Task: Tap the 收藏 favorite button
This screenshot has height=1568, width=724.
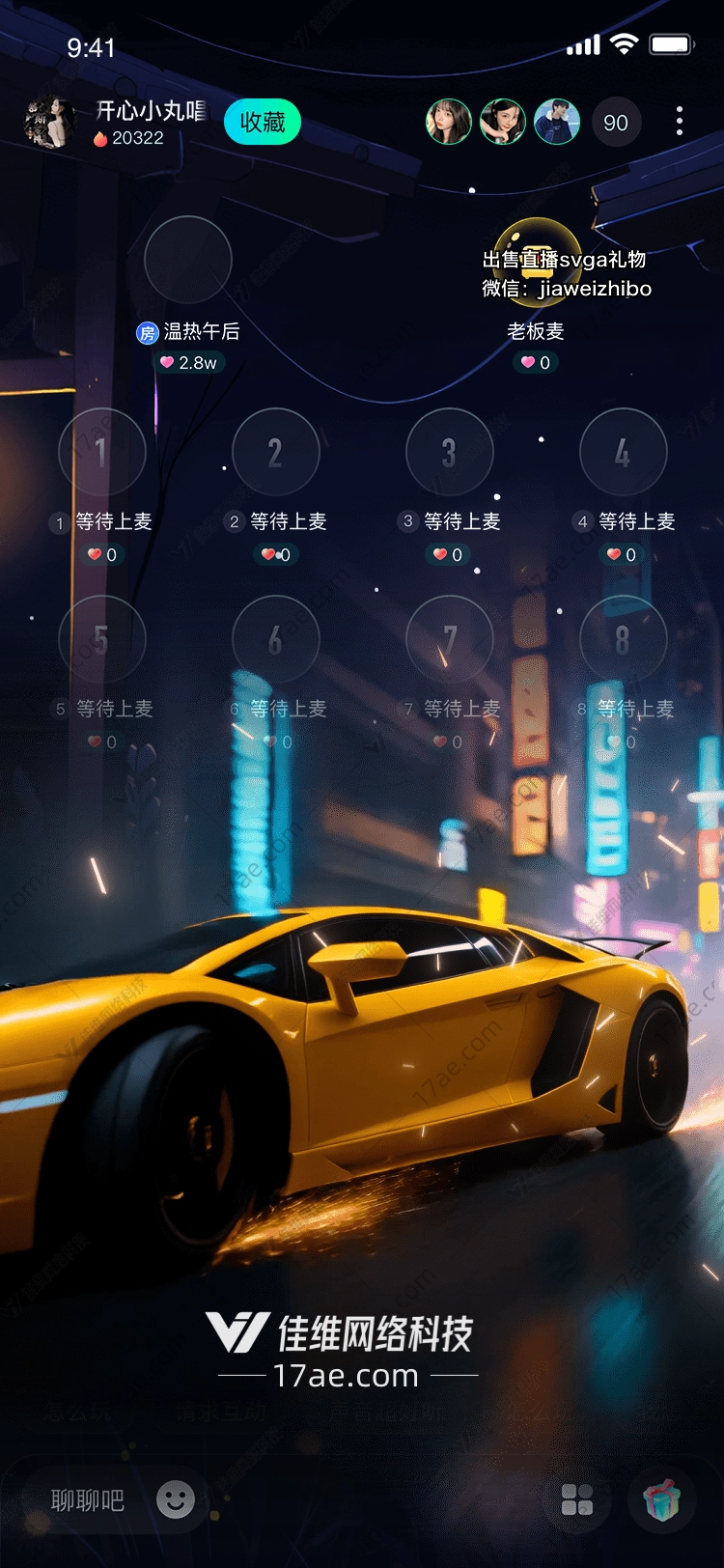Action: click(262, 123)
